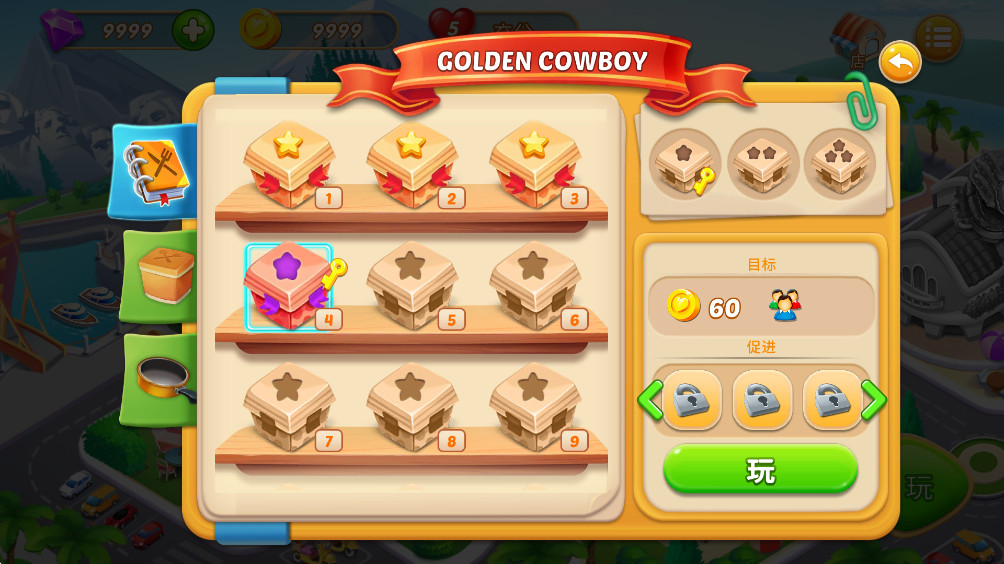1004x564 pixels.
Task: Switch to the bread food tab
Action: tap(160, 275)
